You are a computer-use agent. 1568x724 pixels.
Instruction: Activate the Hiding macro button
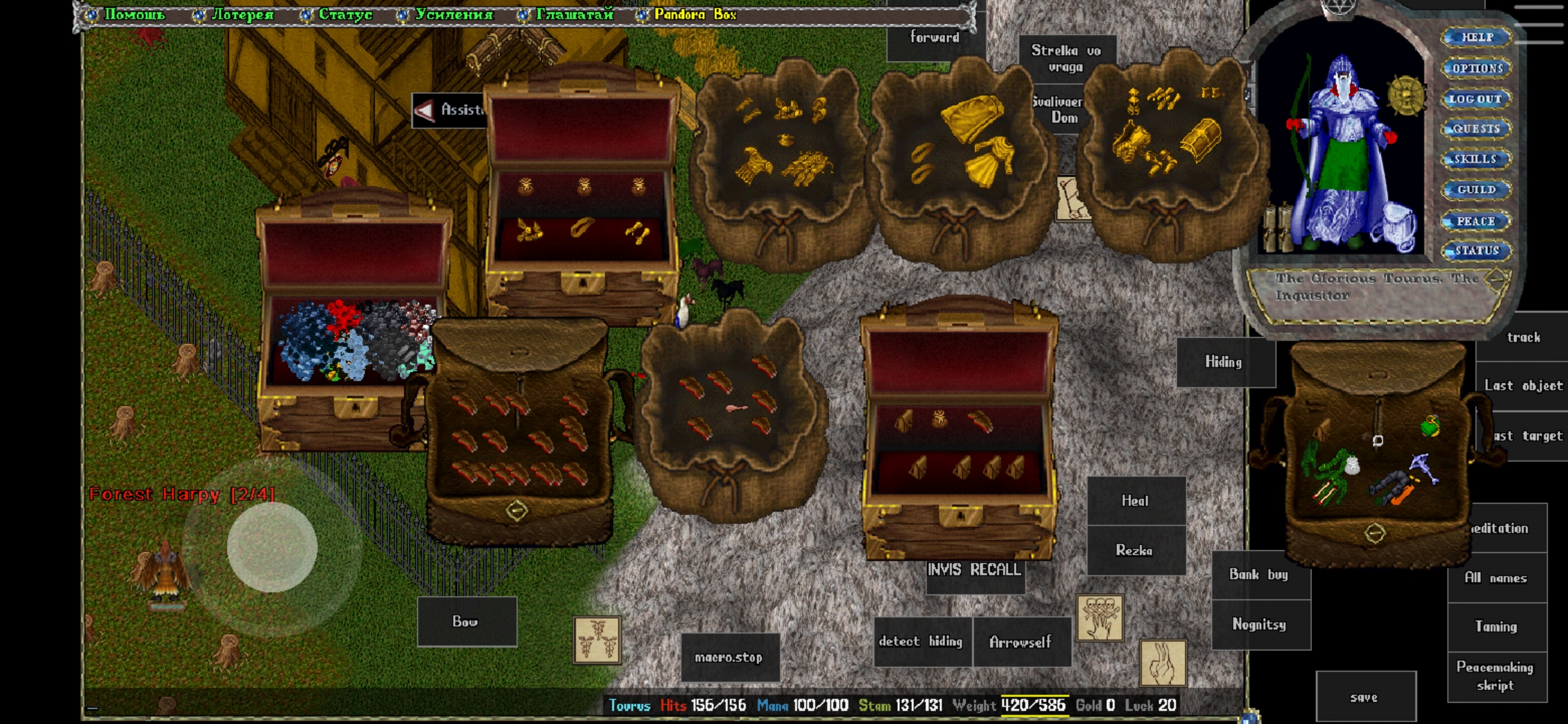1224,362
